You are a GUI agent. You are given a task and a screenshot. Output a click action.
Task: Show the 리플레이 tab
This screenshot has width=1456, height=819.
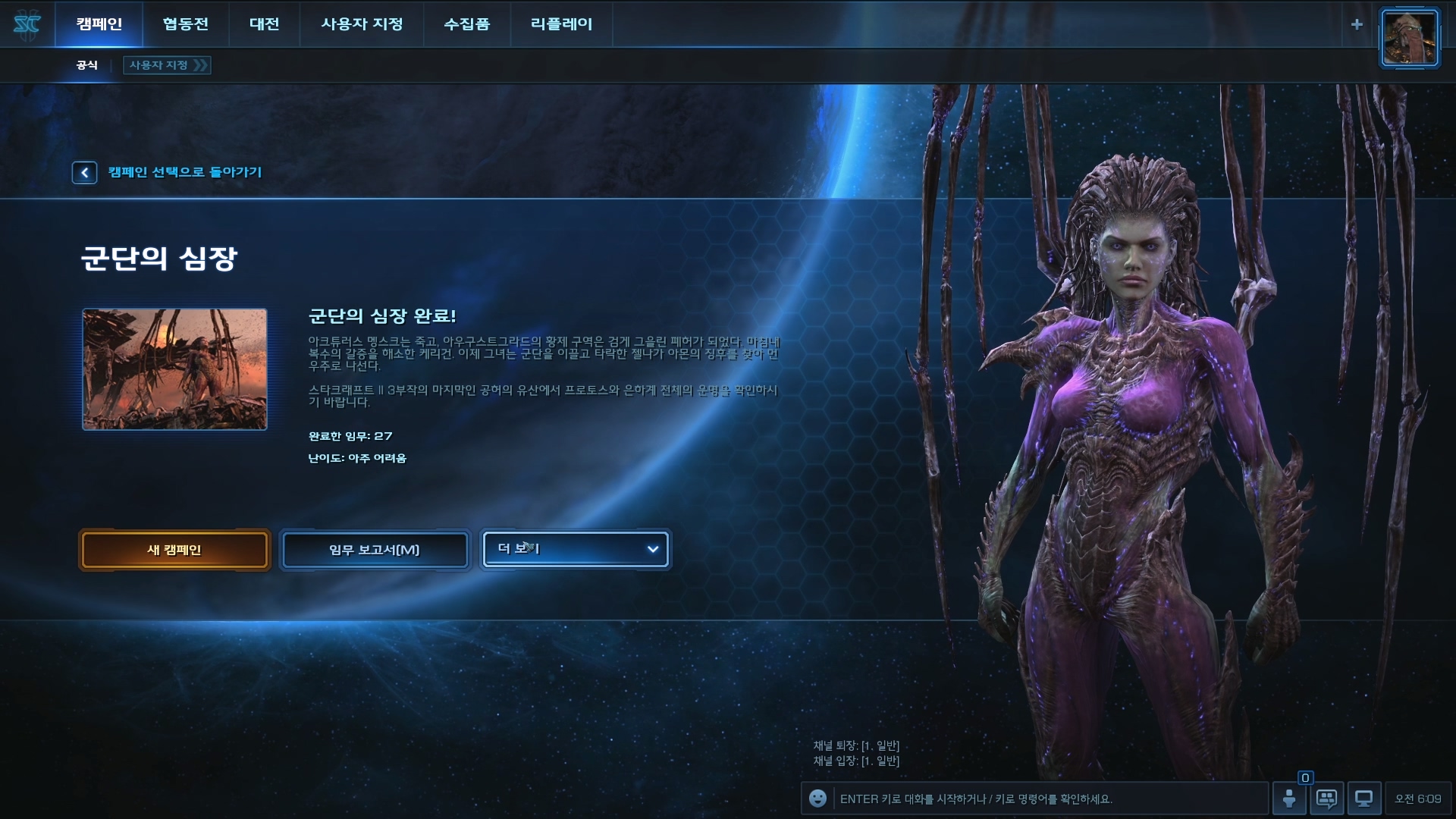click(x=561, y=24)
